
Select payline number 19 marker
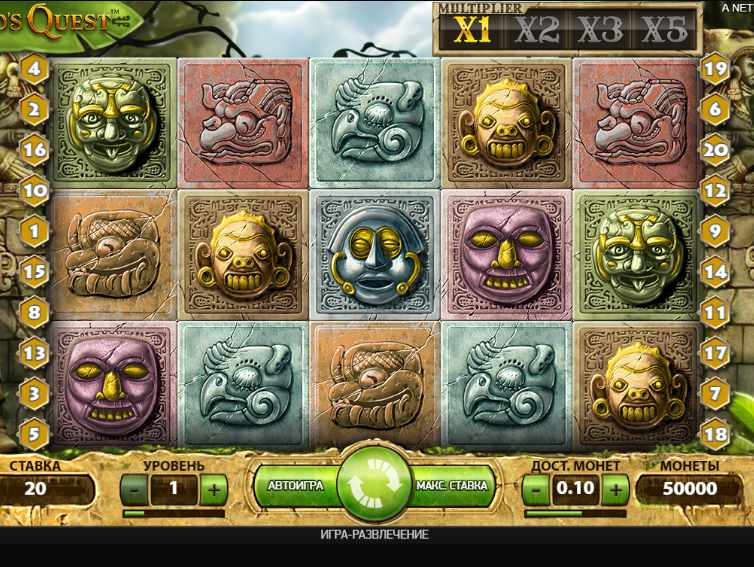[x=715, y=69]
